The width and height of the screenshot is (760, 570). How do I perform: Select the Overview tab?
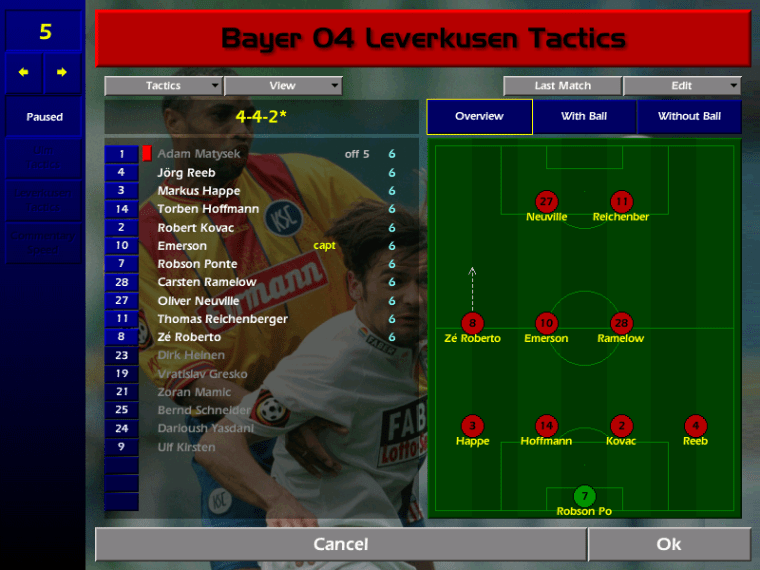point(479,117)
